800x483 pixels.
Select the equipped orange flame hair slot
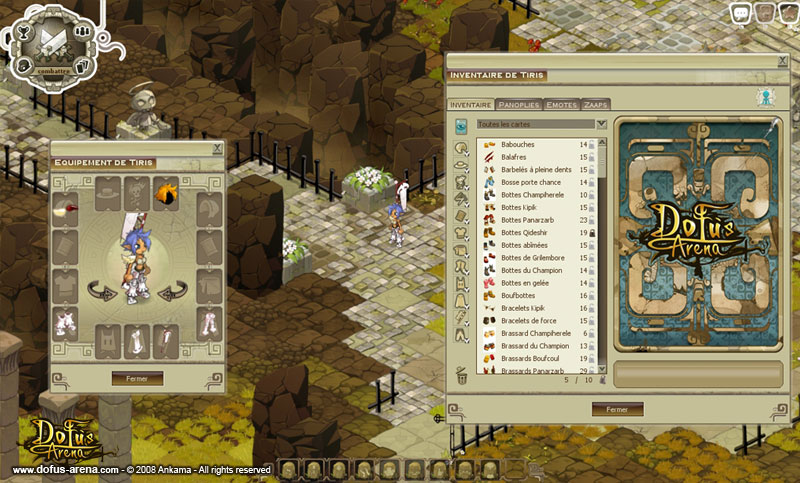[x=166, y=189]
